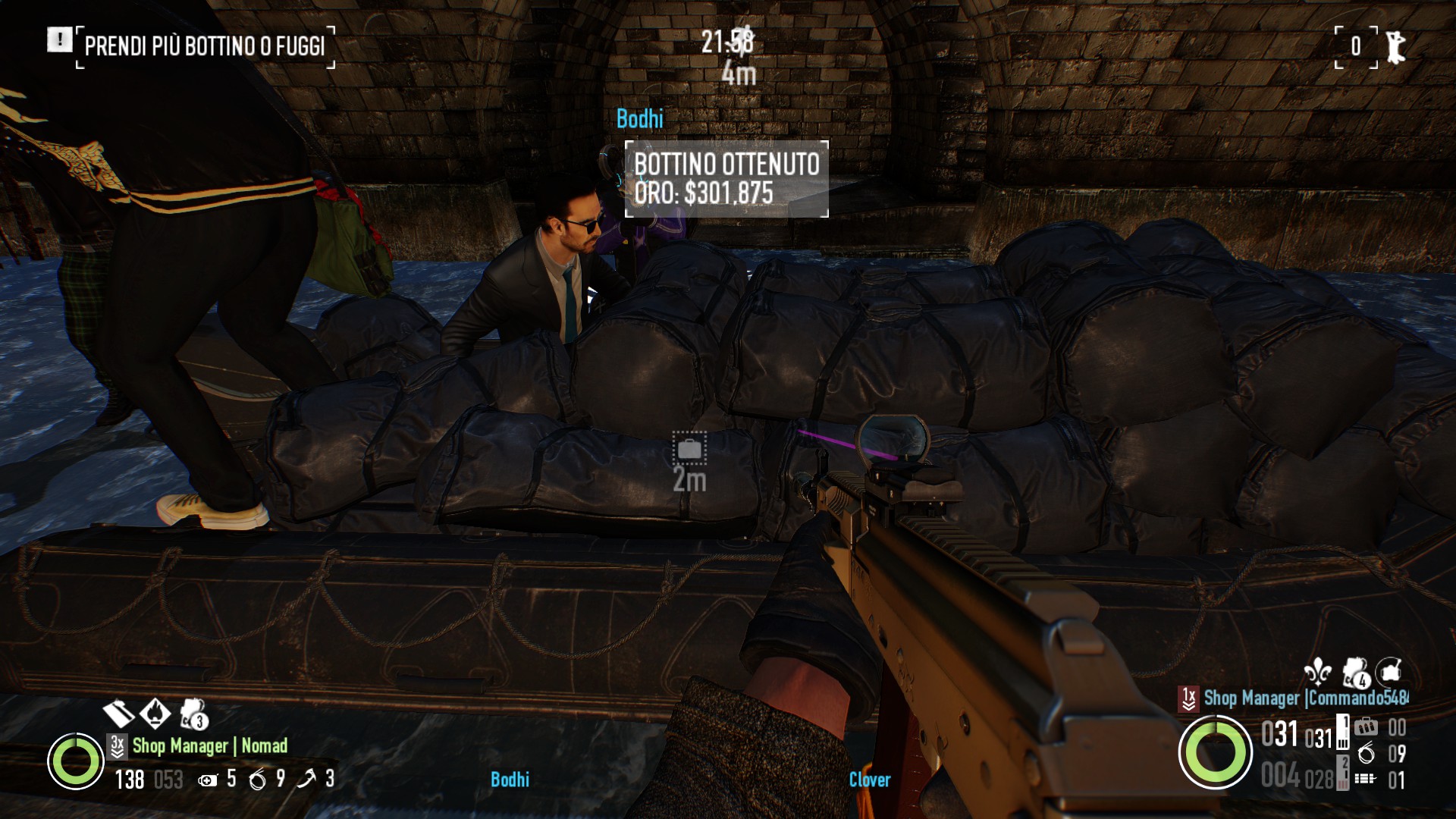The height and width of the screenshot is (819, 1456).
Task: Select the ammo bag deployable icon
Action: coord(1366,727)
